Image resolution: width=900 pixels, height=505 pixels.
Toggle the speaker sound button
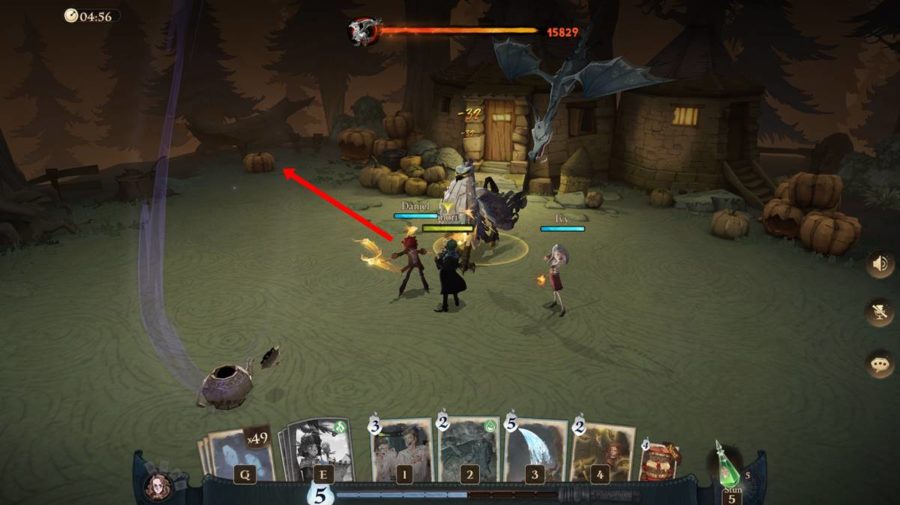(x=881, y=264)
